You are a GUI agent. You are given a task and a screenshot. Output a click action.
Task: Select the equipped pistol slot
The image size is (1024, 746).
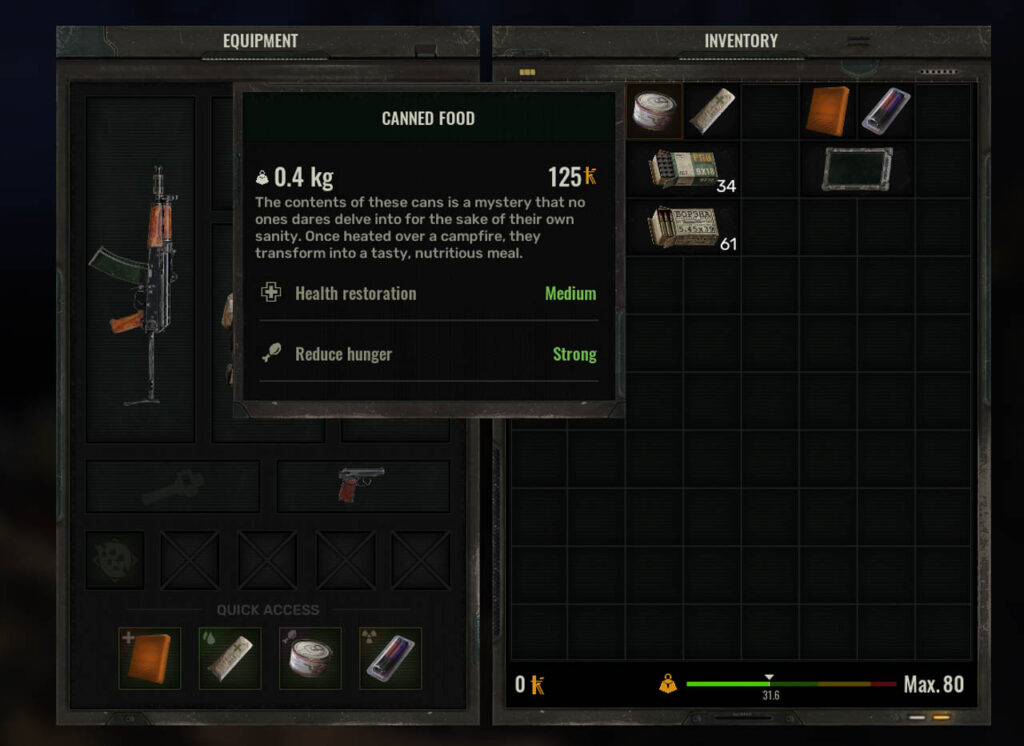click(362, 486)
